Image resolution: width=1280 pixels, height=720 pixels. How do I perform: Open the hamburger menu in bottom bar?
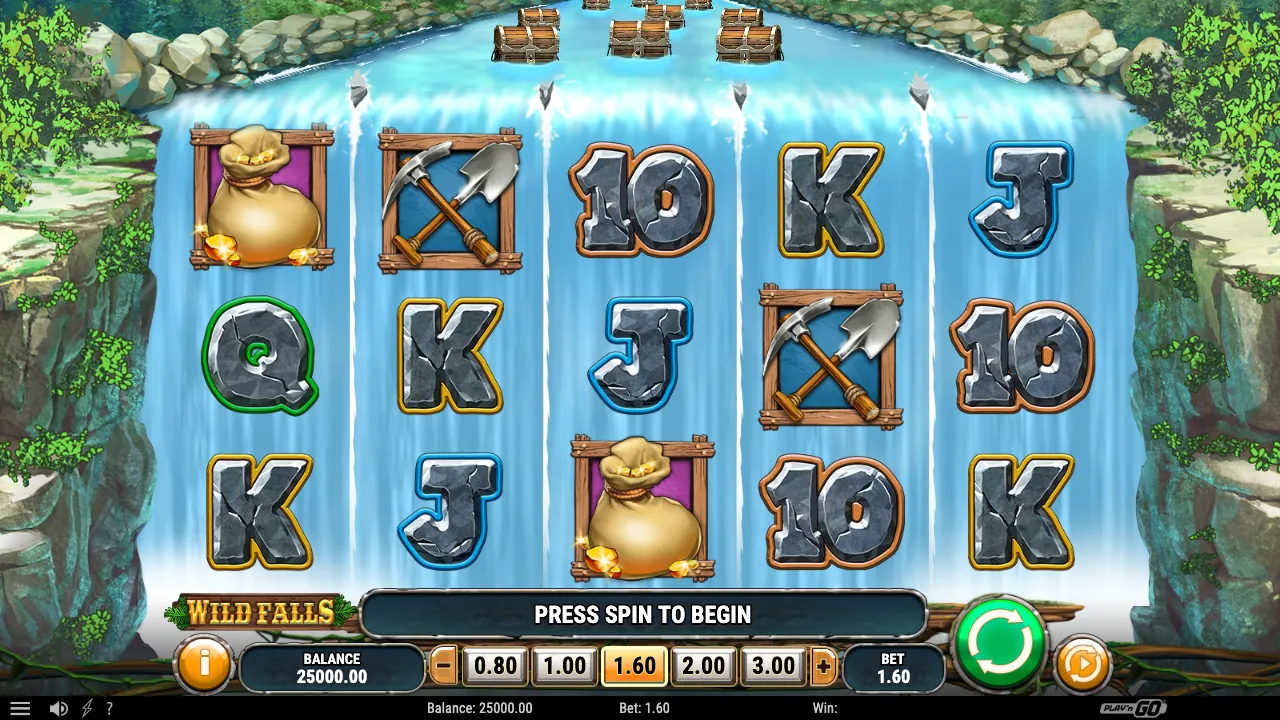(x=20, y=708)
